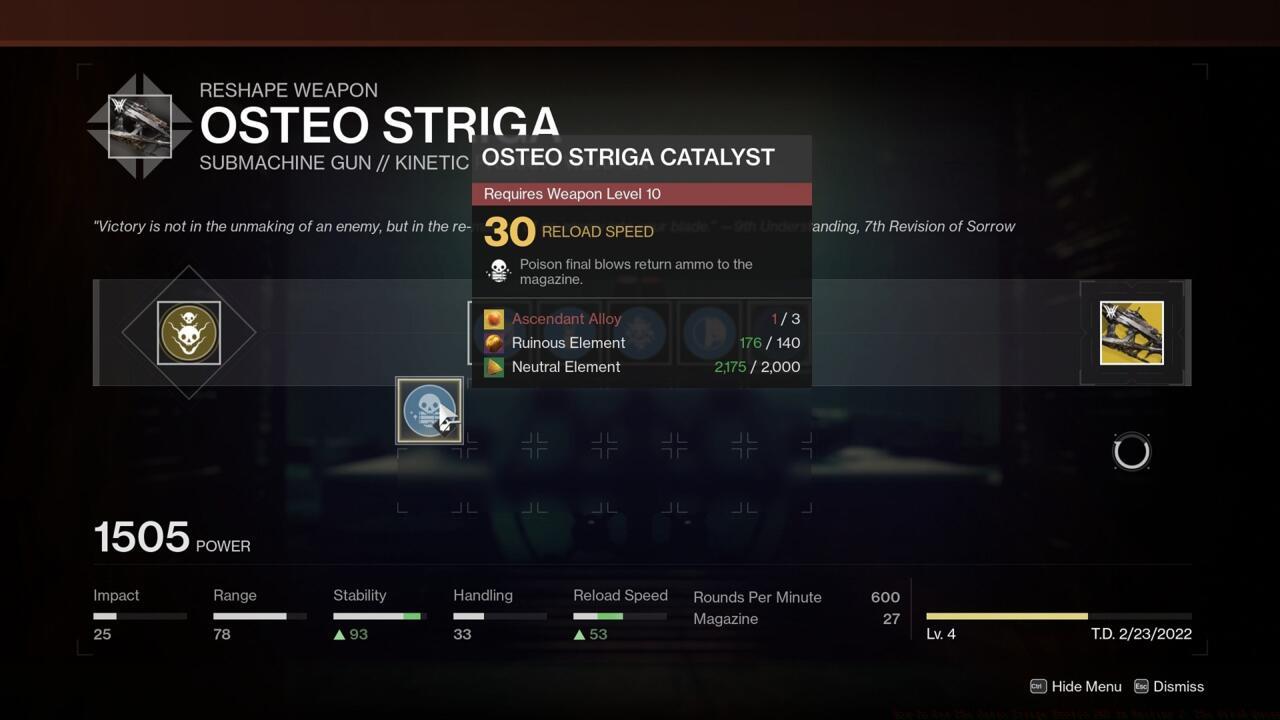Click the Requires Weapon Level 10 banner
This screenshot has width=1280, height=720.
click(x=640, y=193)
